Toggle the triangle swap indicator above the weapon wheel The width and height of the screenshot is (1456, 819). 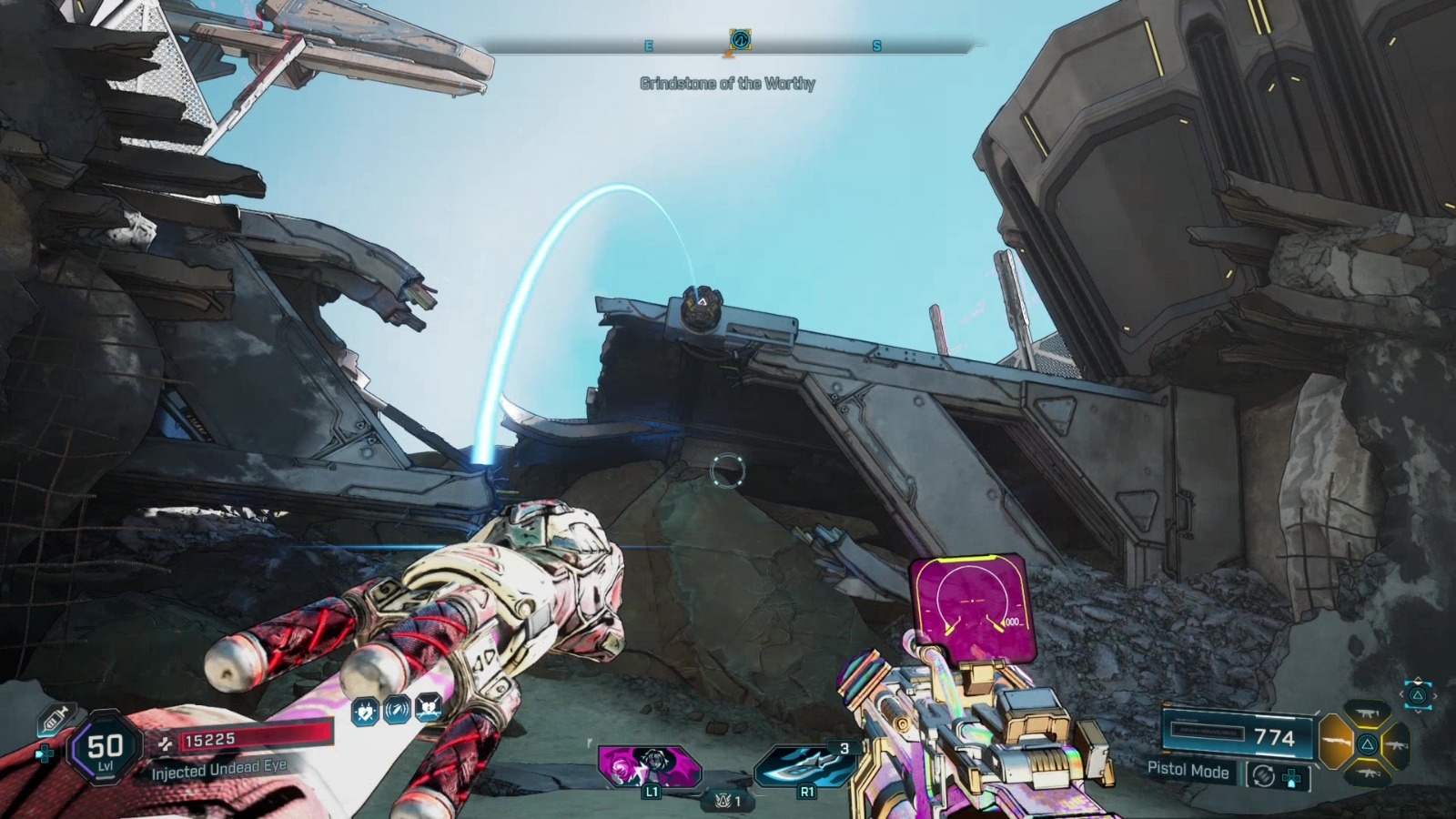pos(1416,695)
